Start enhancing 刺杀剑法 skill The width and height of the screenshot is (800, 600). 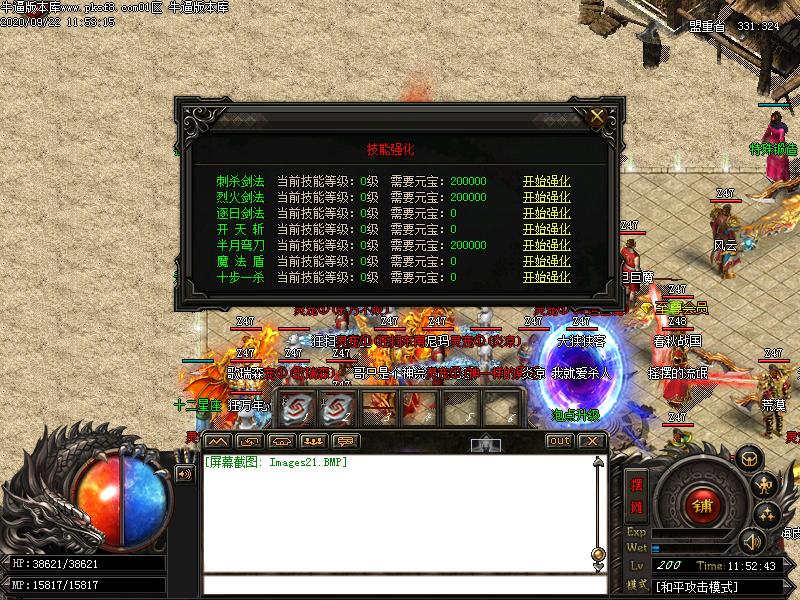(546, 181)
